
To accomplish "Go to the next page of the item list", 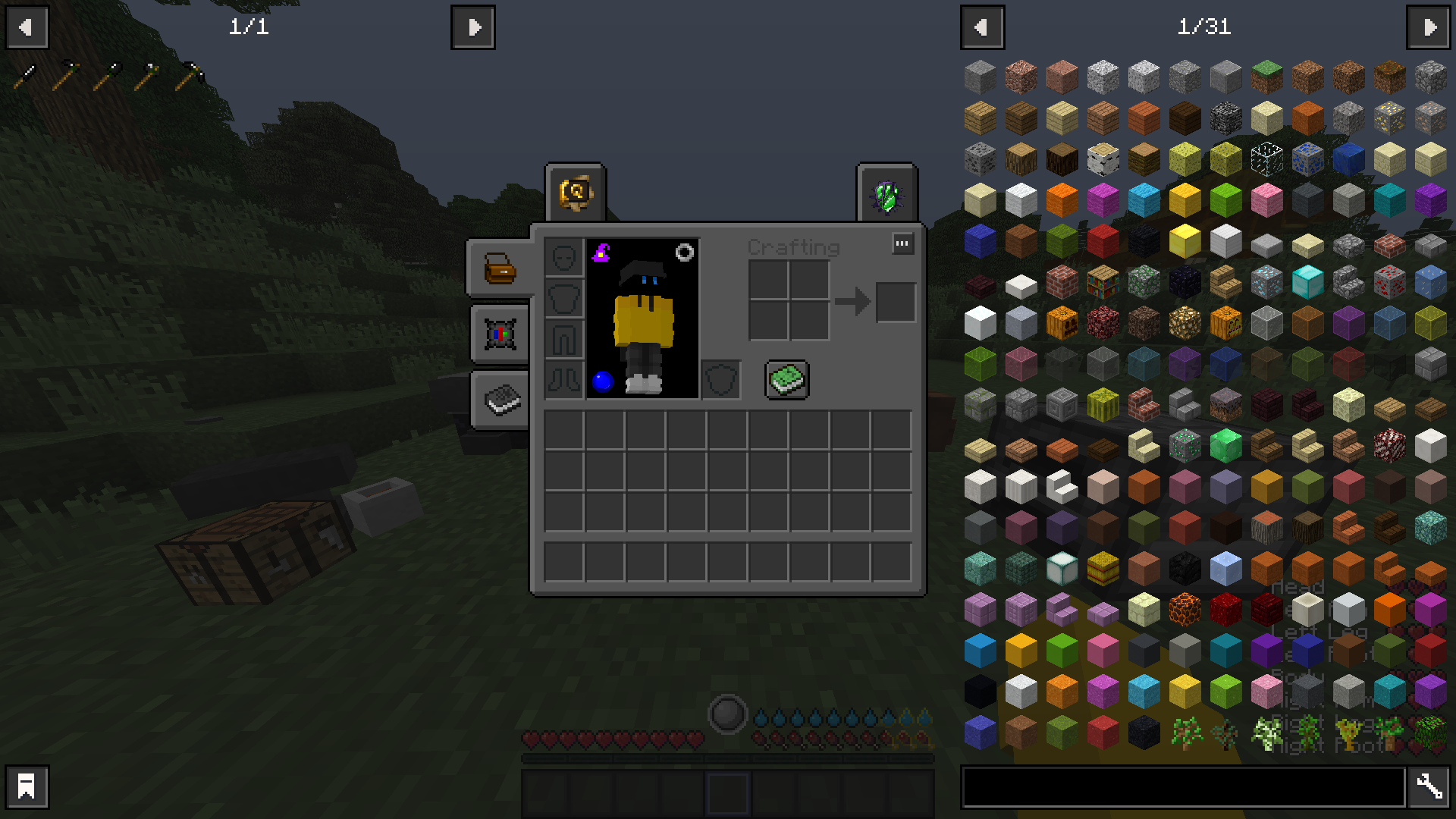I will (1429, 27).
